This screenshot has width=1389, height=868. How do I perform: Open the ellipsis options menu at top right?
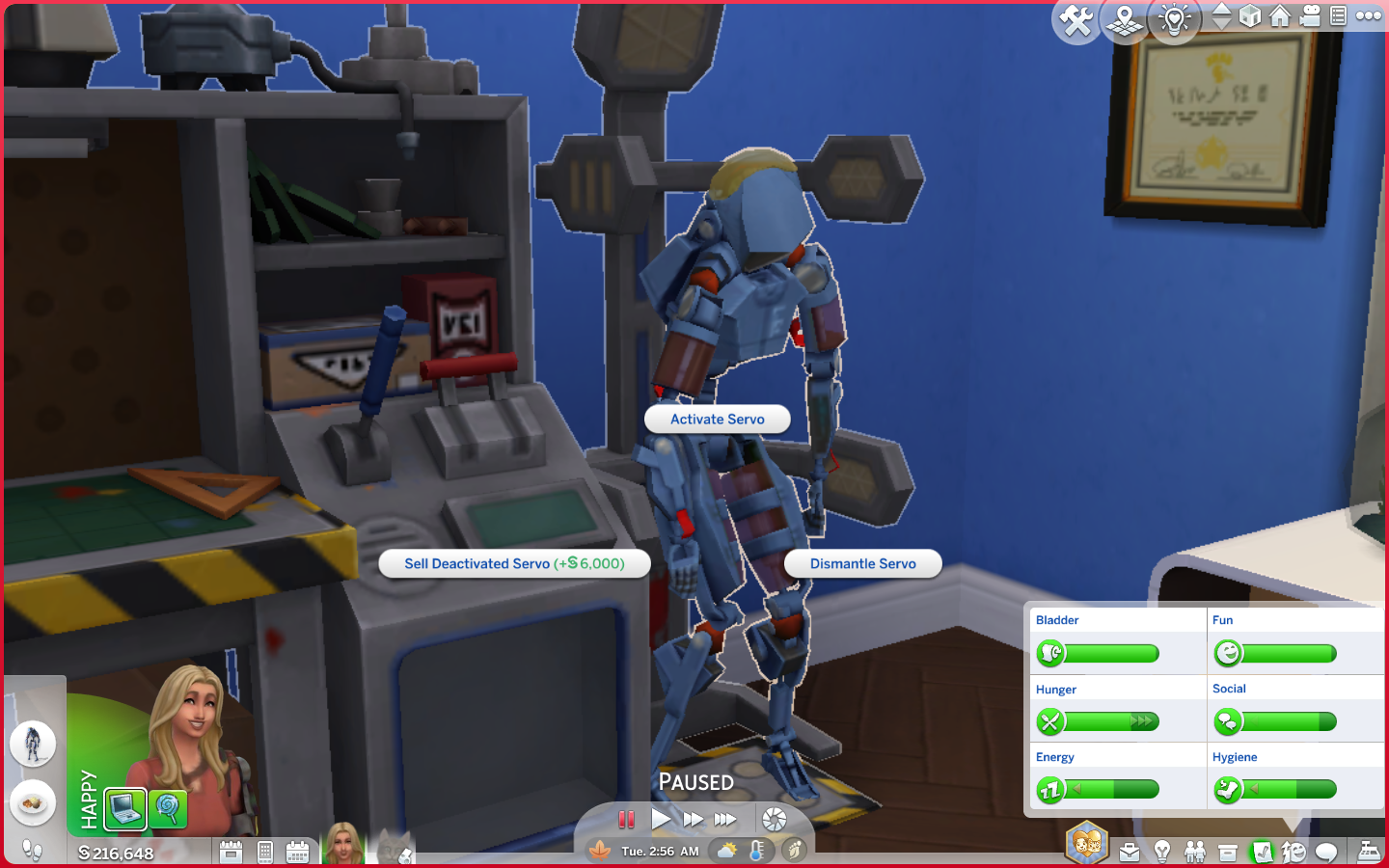tap(1369, 16)
